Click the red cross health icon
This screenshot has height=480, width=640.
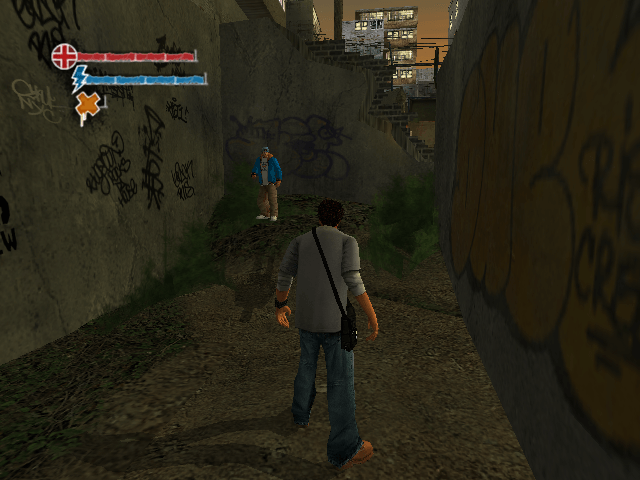click(x=64, y=56)
